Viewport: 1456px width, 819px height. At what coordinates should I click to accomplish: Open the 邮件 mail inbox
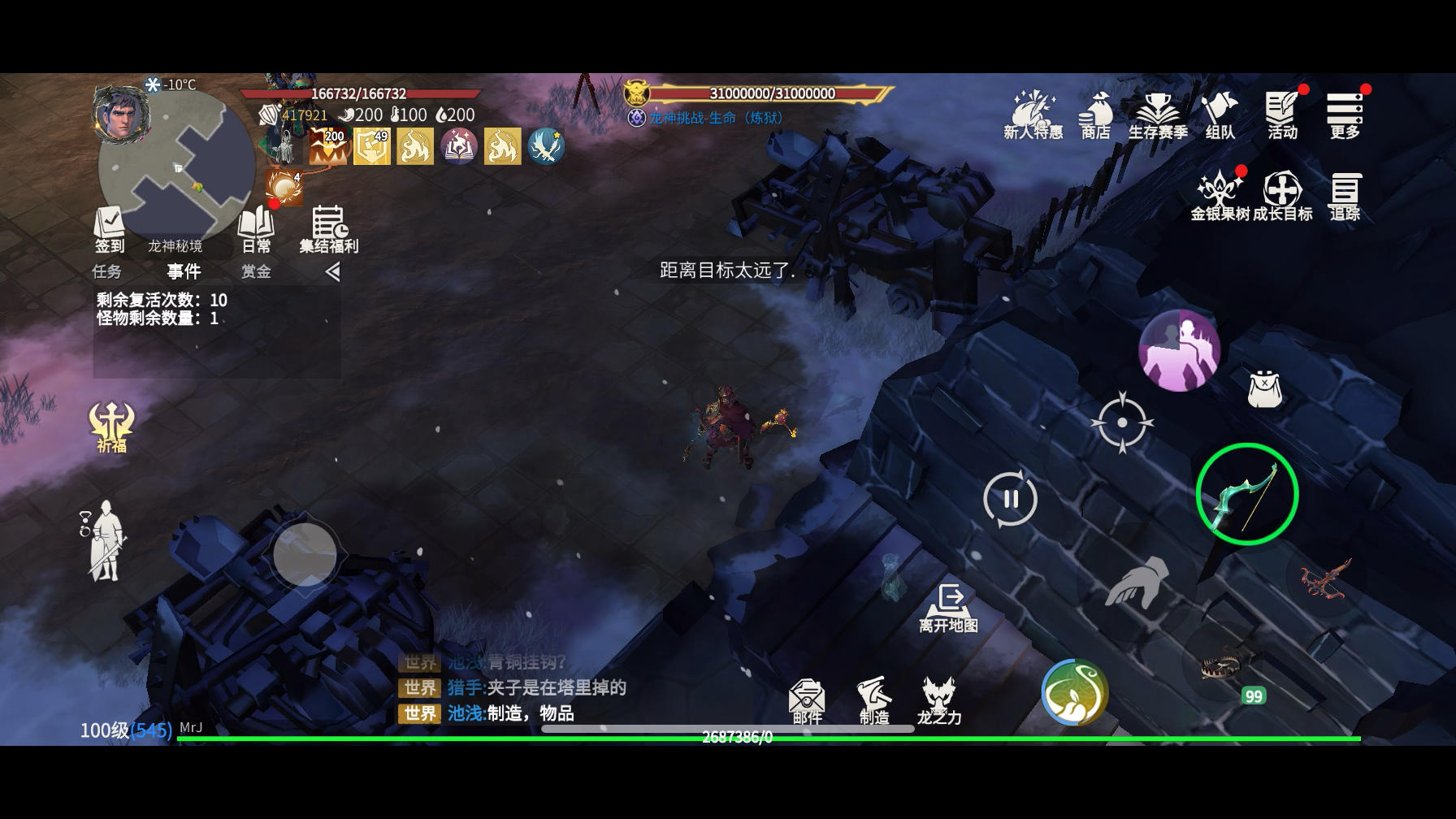pos(807,700)
